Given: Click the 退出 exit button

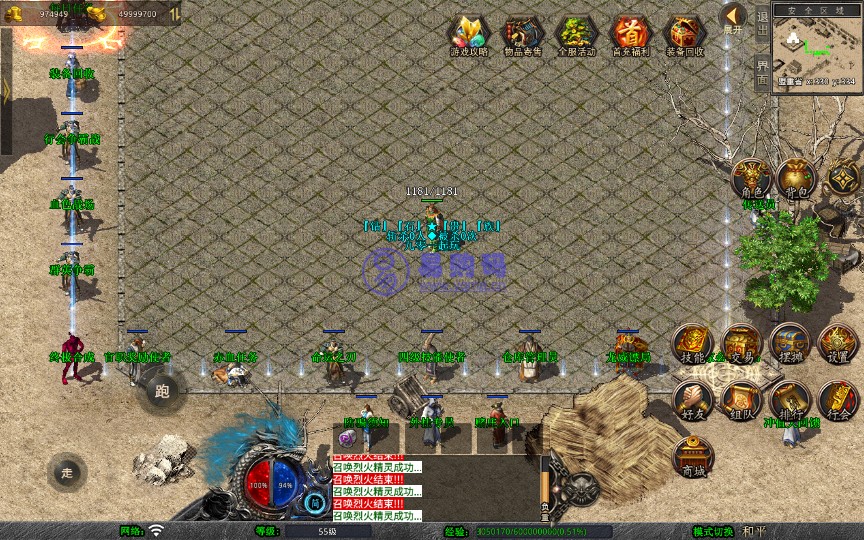Looking at the screenshot, I should tap(762, 20).
